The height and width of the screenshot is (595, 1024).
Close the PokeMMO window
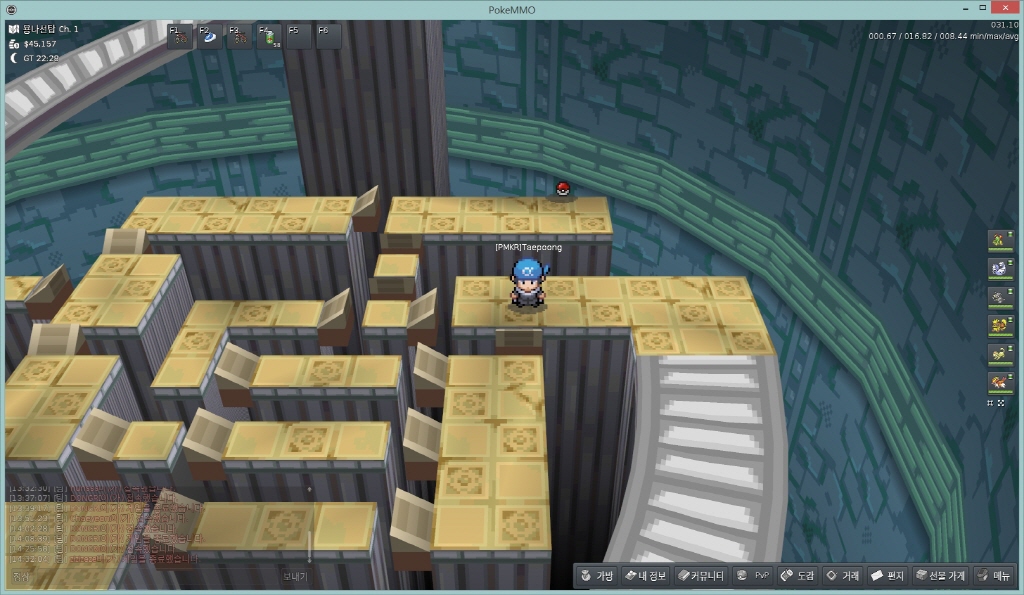click(x=1012, y=9)
